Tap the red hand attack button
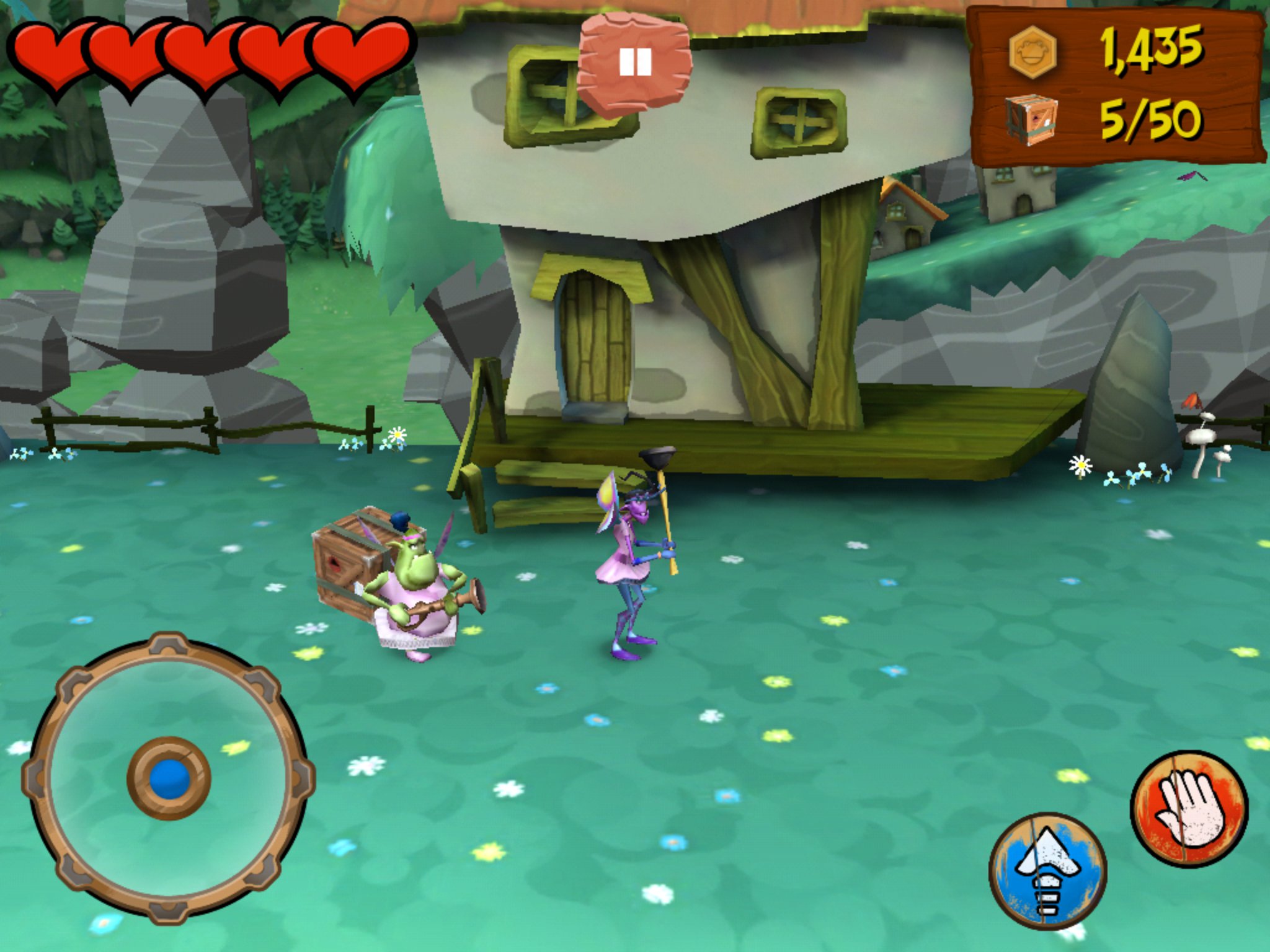1270x952 pixels. (1189, 808)
